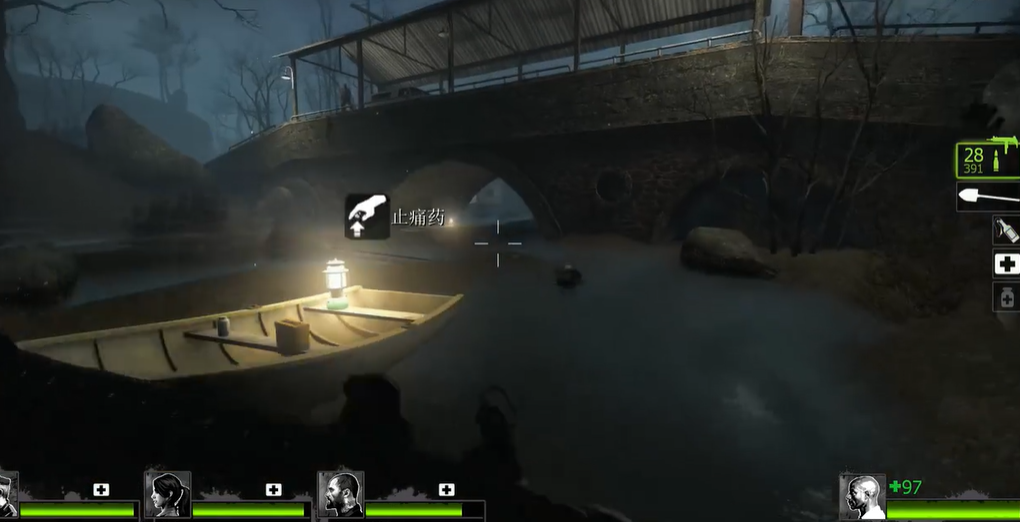Click the ponytailed woman teammate portrait
The image size is (1020, 522).
click(167, 494)
